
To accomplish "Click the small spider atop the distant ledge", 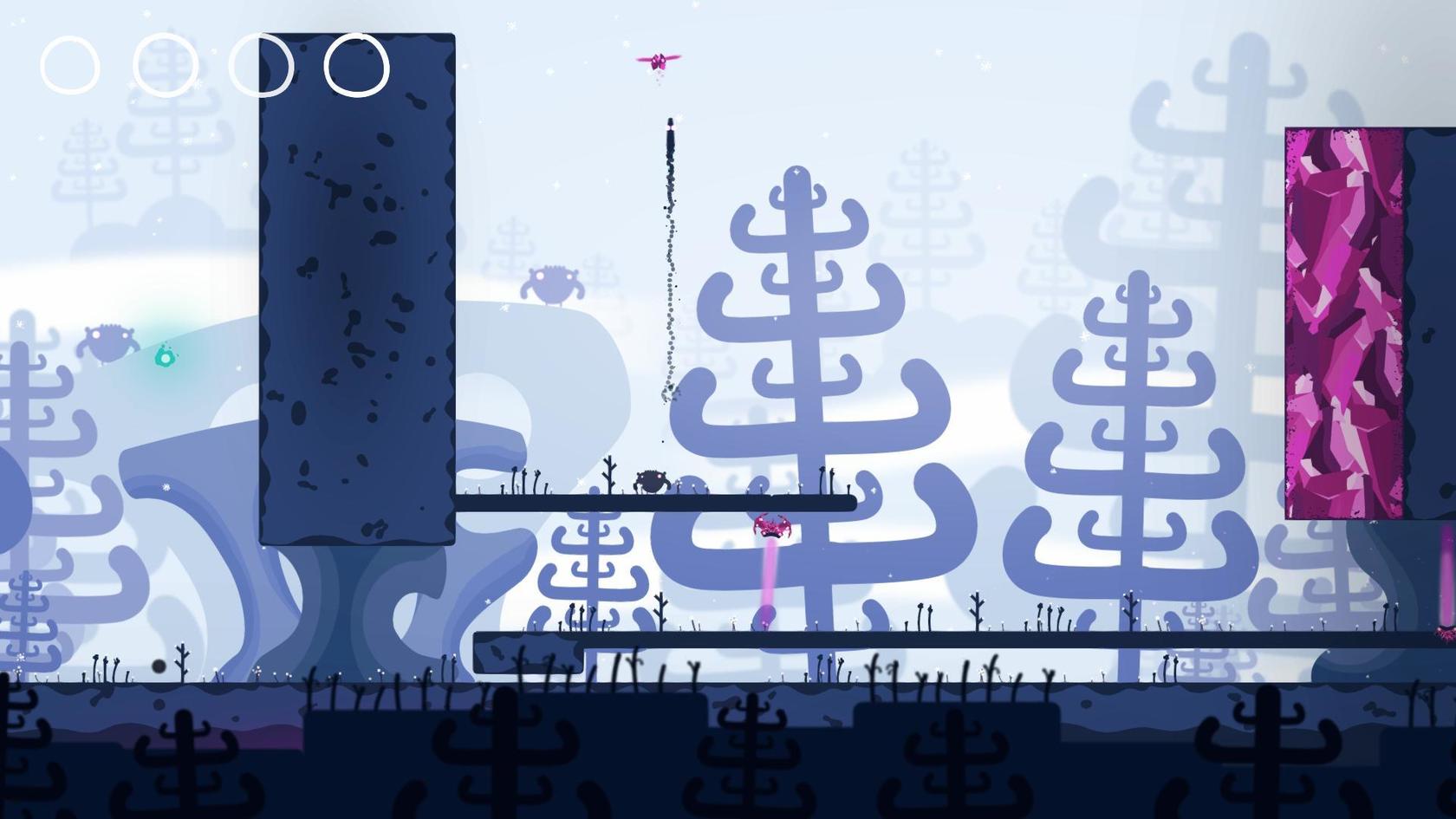I will pos(555,284).
